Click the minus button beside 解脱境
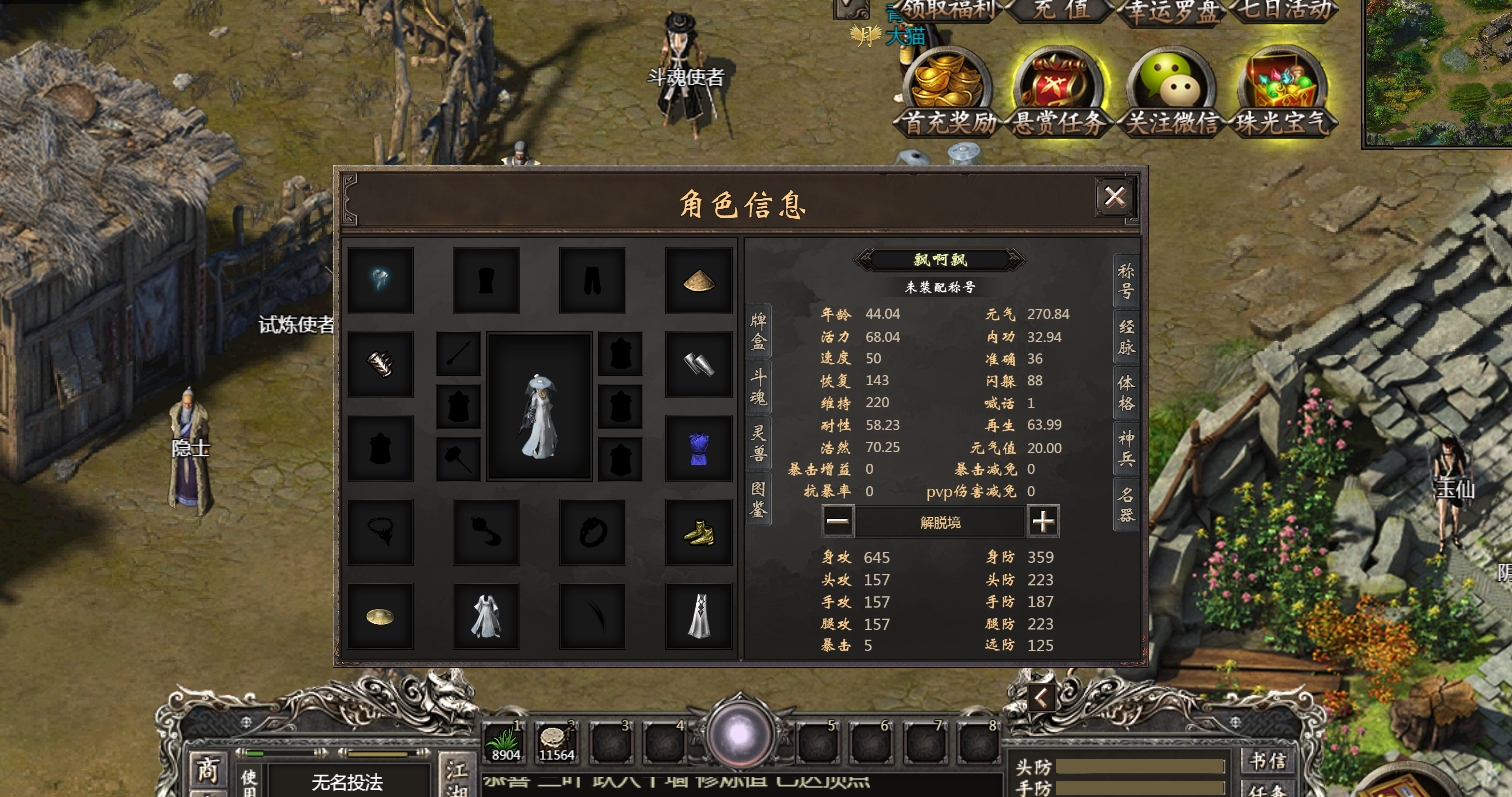Viewport: 1512px width, 797px height. [x=838, y=521]
